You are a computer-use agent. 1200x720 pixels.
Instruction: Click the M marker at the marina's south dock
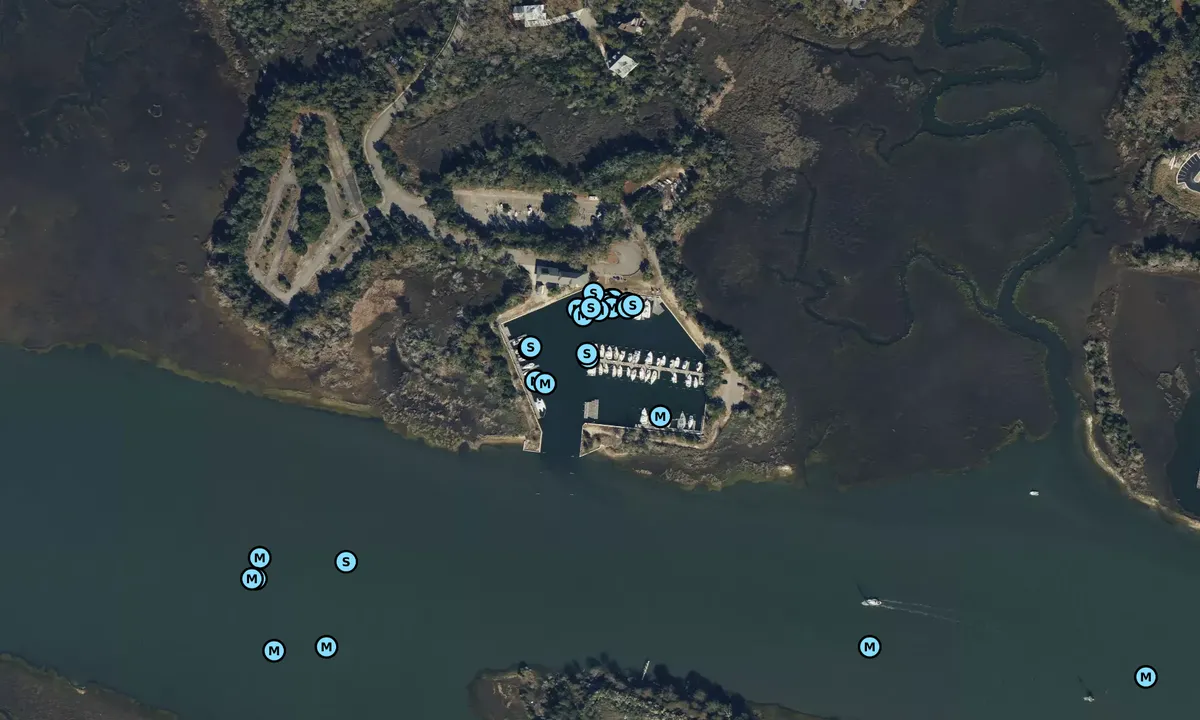point(660,416)
